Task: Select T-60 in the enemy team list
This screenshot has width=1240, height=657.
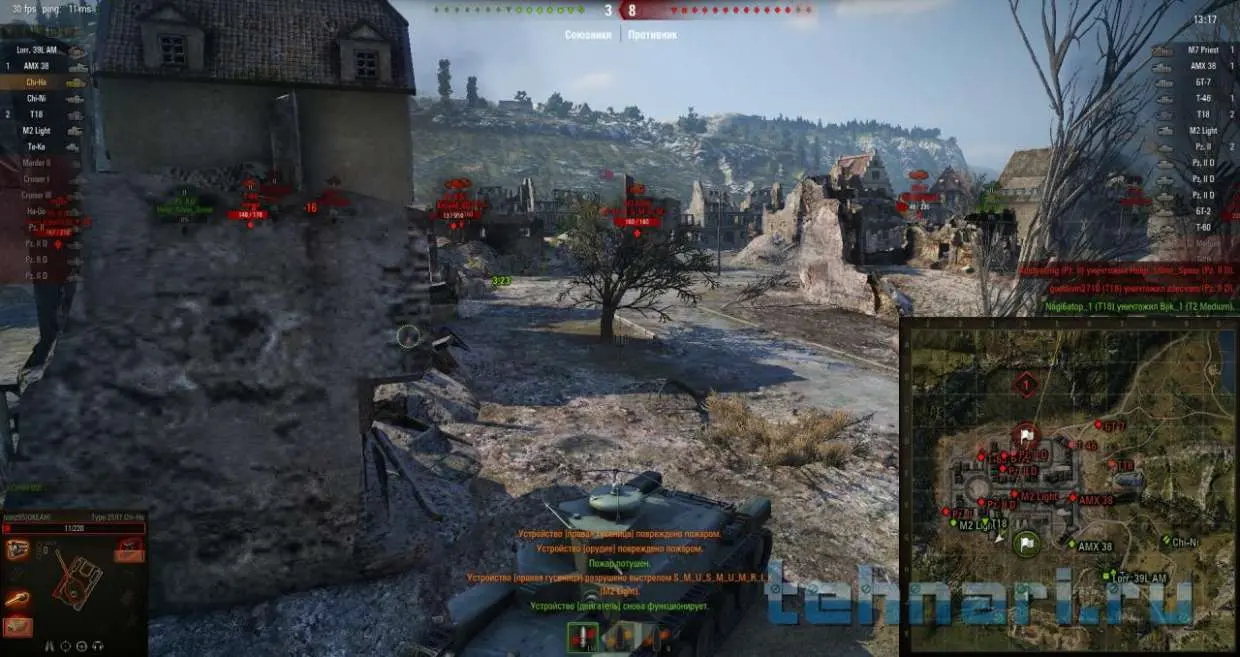Action: click(x=1204, y=227)
